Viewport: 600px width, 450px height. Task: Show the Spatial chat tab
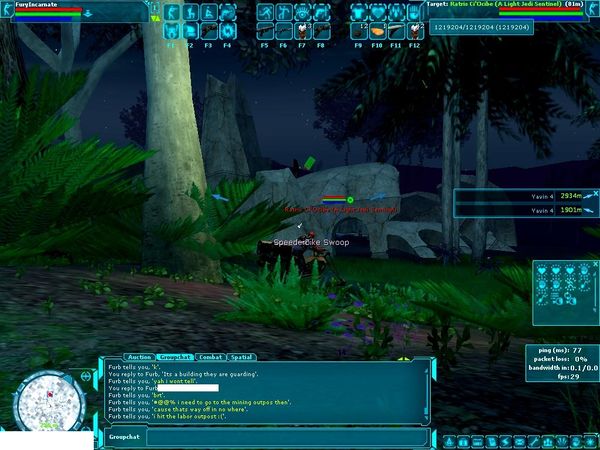(242, 357)
